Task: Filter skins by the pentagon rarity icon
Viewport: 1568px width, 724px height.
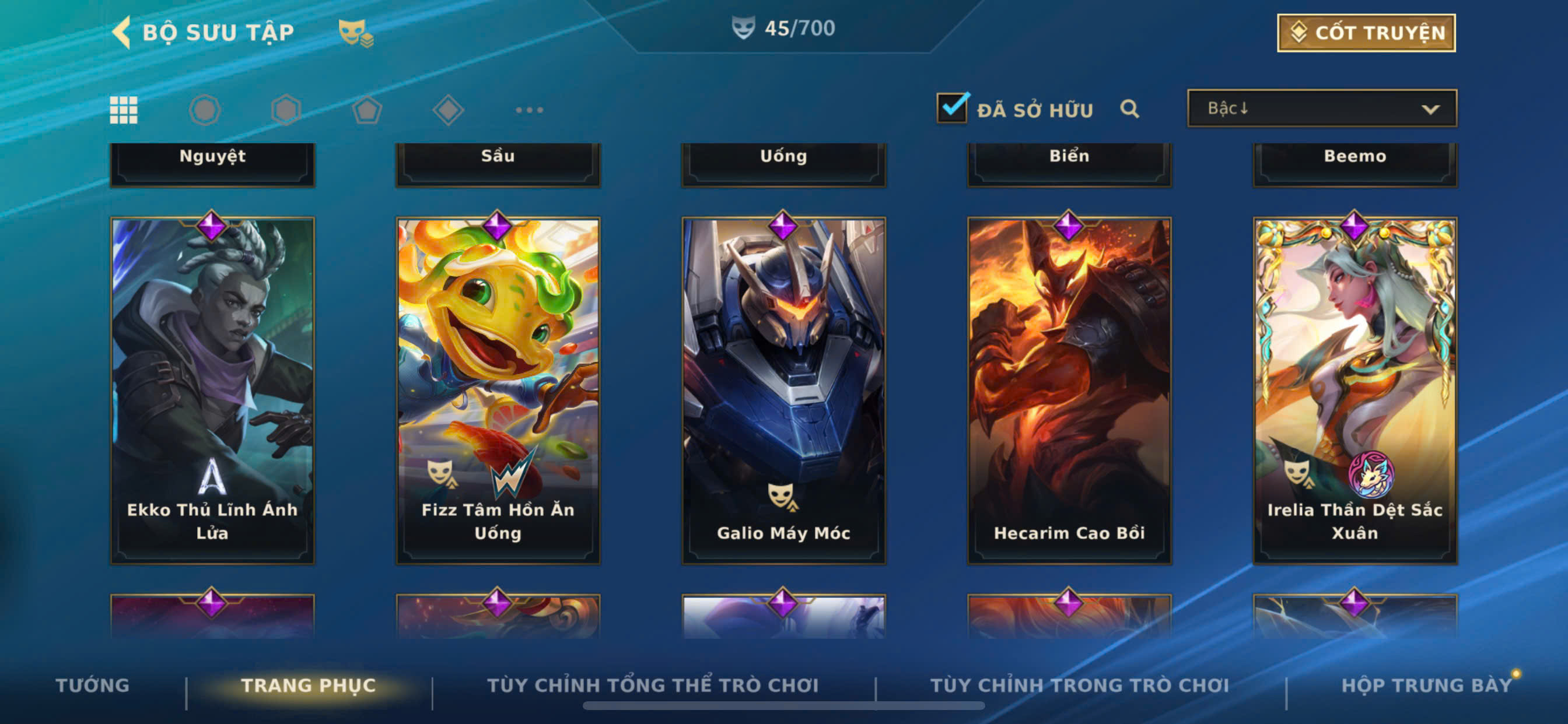Action: point(367,110)
